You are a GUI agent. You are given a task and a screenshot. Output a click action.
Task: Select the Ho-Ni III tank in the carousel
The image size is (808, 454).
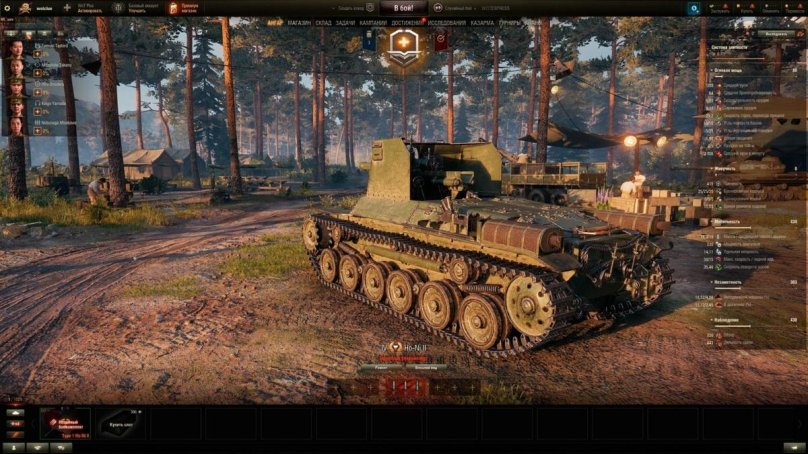pos(65,423)
